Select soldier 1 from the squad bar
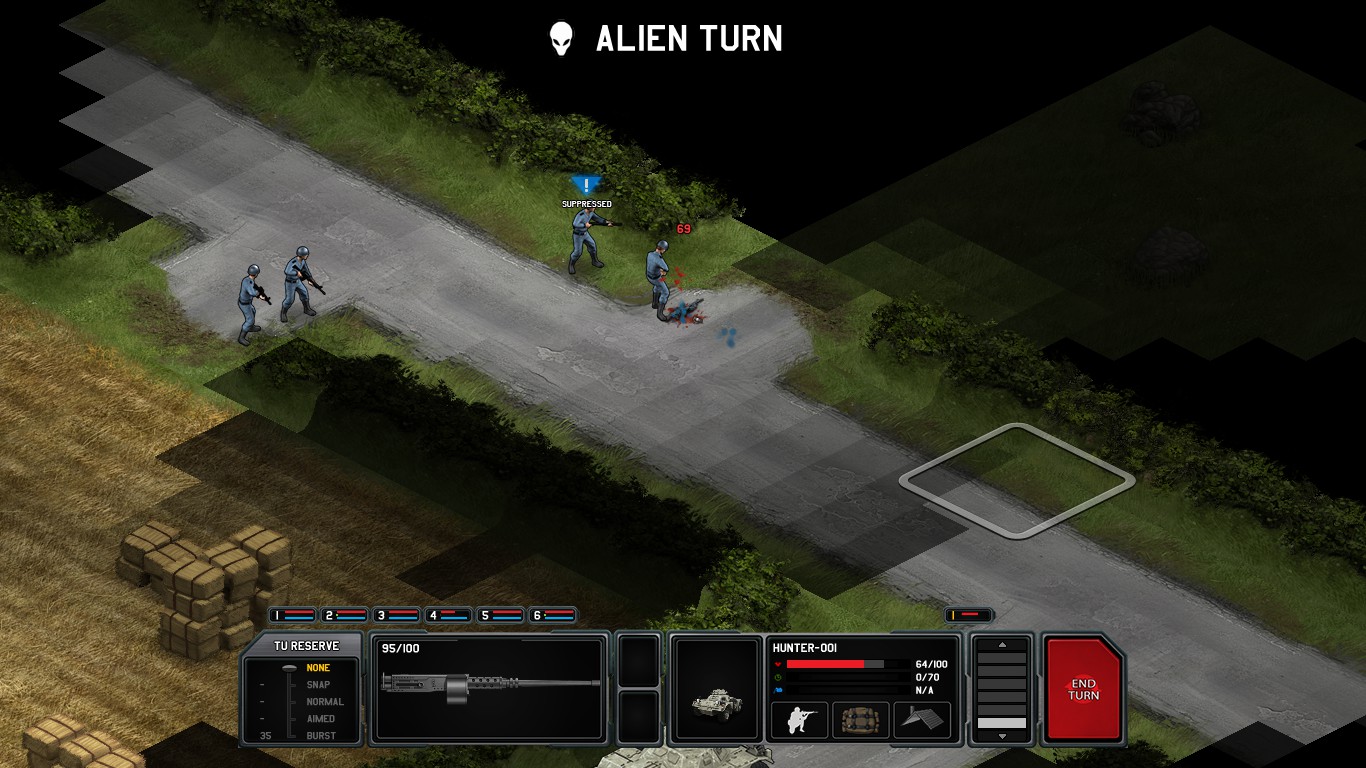 (292, 615)
